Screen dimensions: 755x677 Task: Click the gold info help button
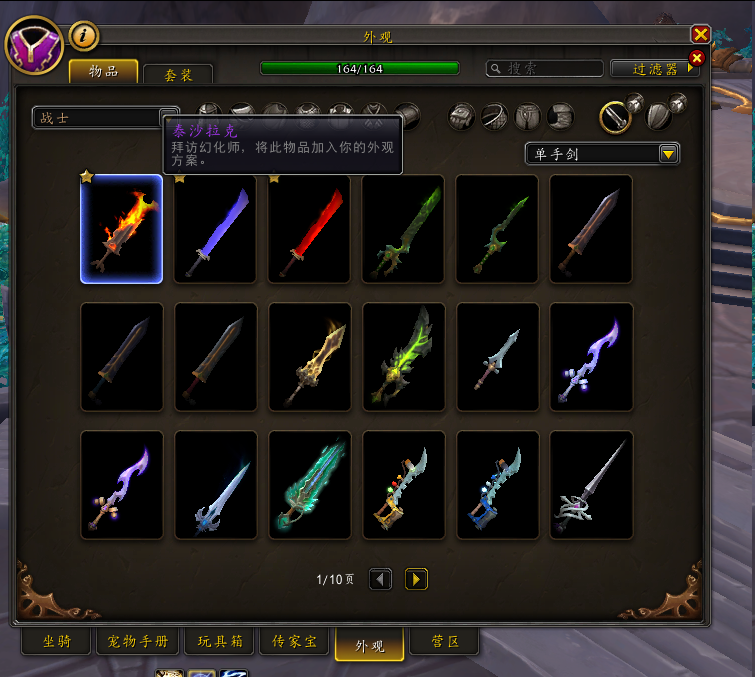pyautogui.click(x=84, y=36)
